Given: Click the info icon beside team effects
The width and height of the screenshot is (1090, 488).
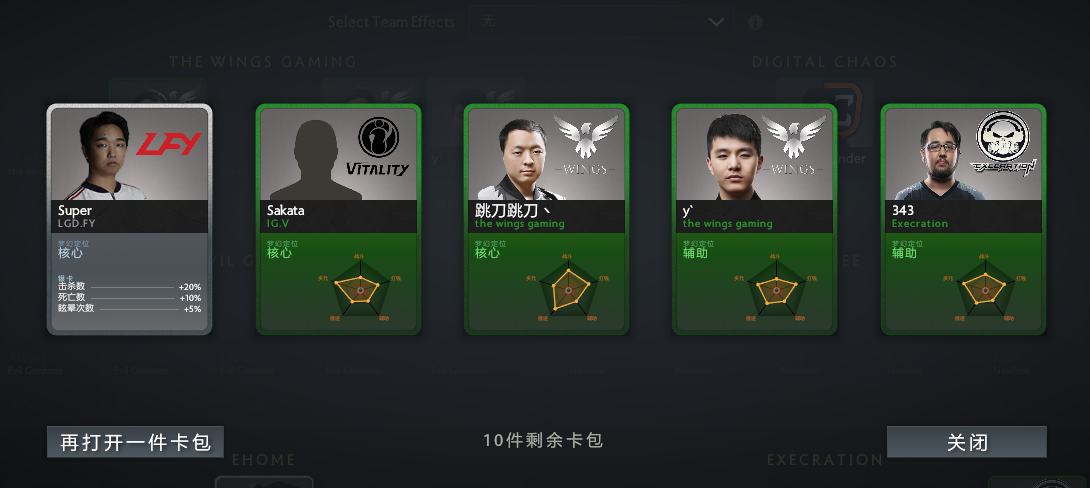Looking at the screenshot, I should [x=756, y=22].
